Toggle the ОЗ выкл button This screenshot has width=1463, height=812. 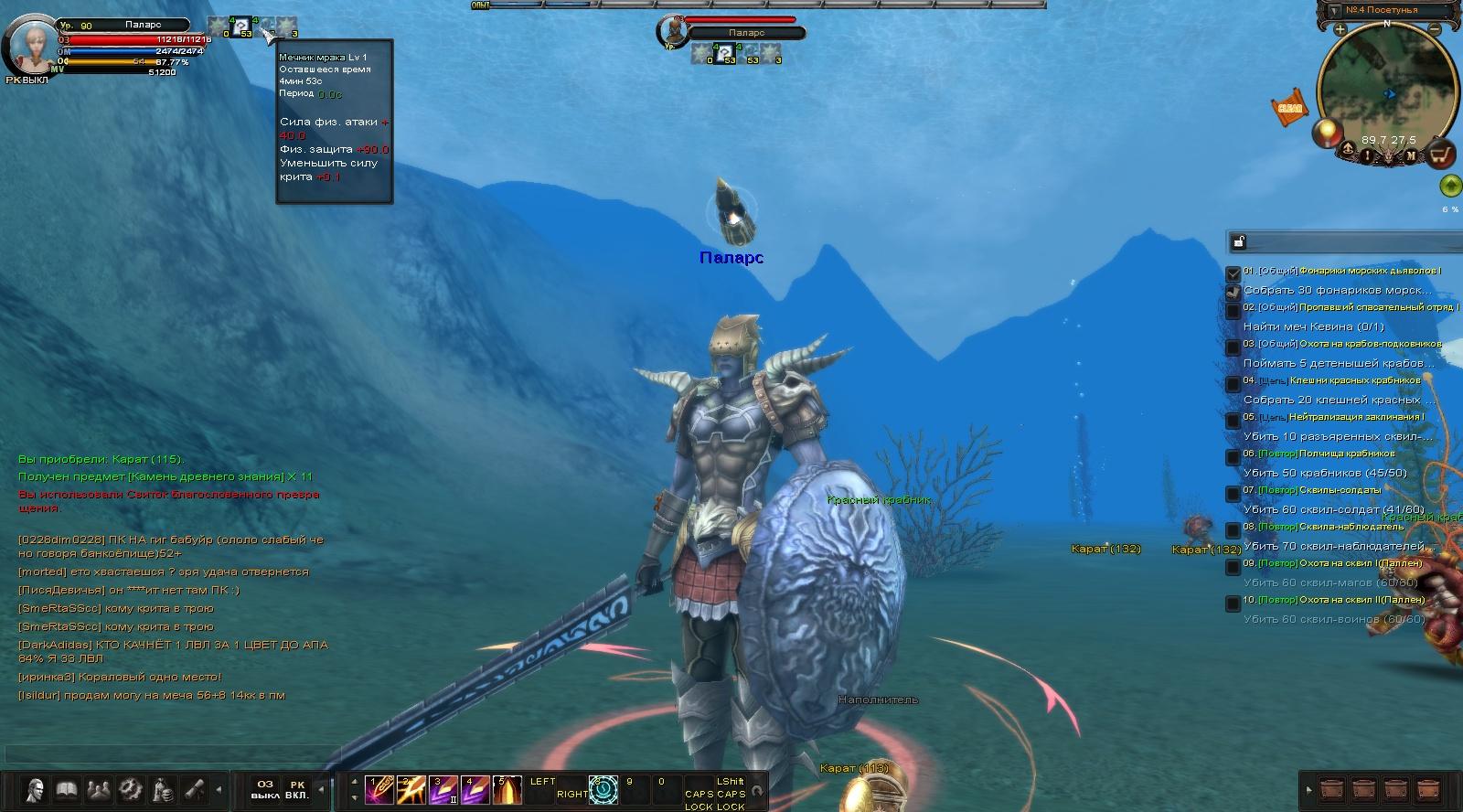coord(265,789)
